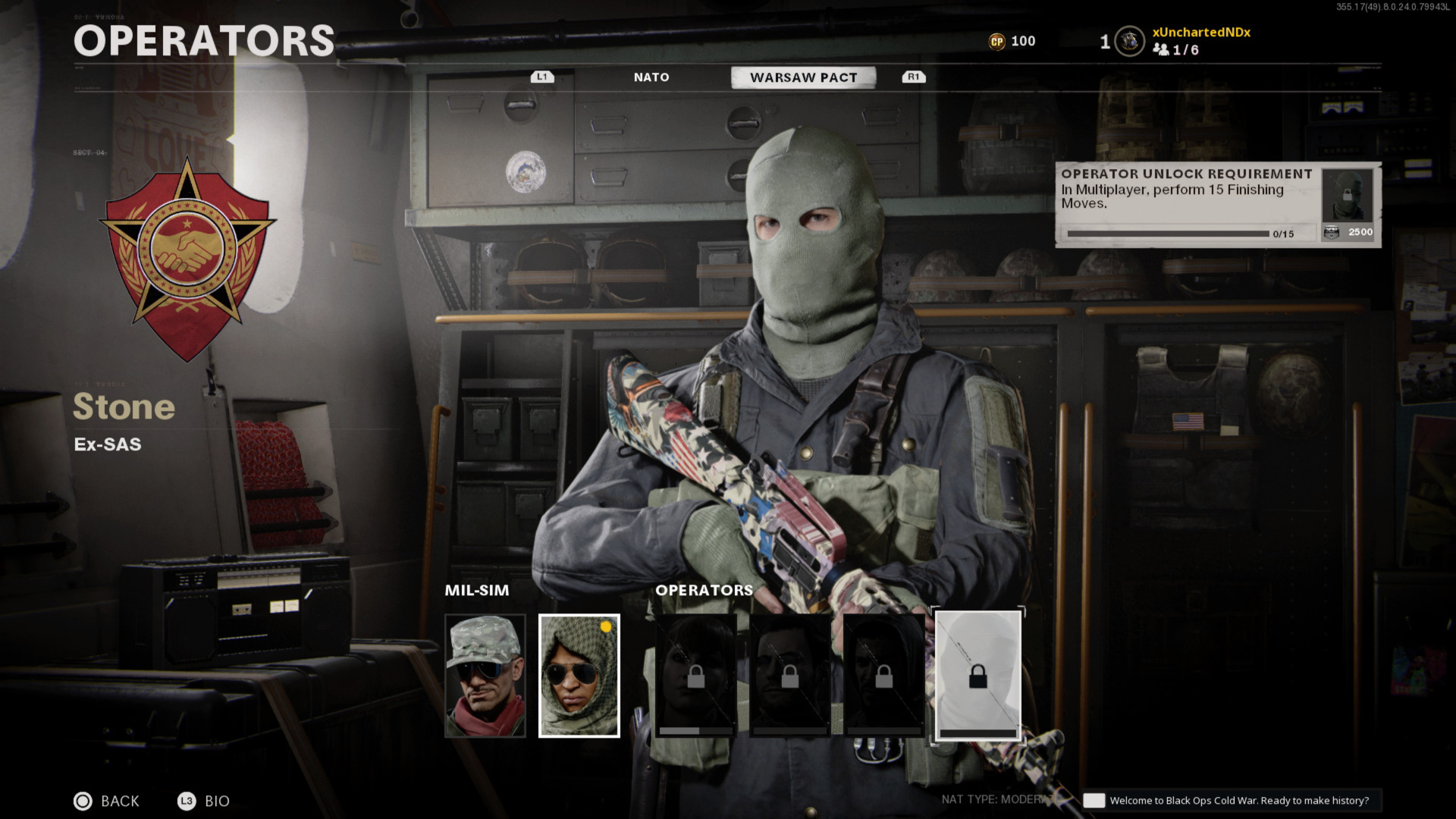Open the WARSAW PACT tab

(803, 77)
